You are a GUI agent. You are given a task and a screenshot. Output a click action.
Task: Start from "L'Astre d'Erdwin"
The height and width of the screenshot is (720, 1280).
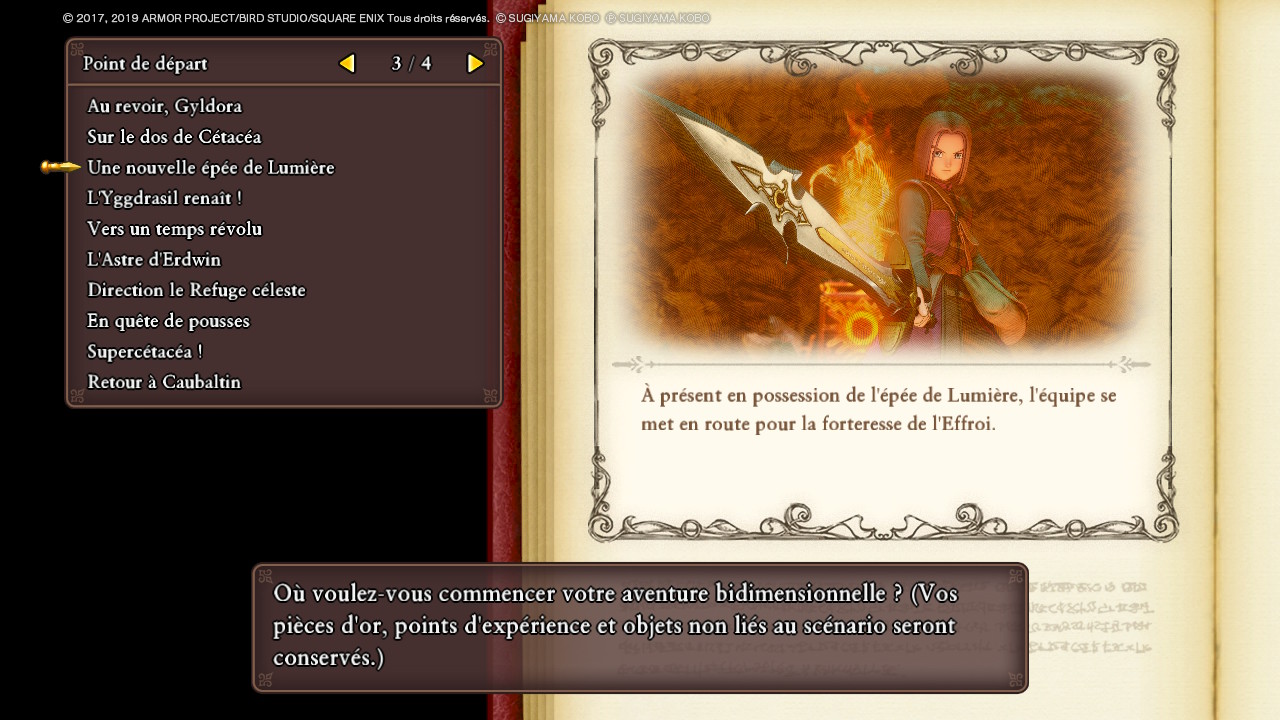[x=154, y=260]
